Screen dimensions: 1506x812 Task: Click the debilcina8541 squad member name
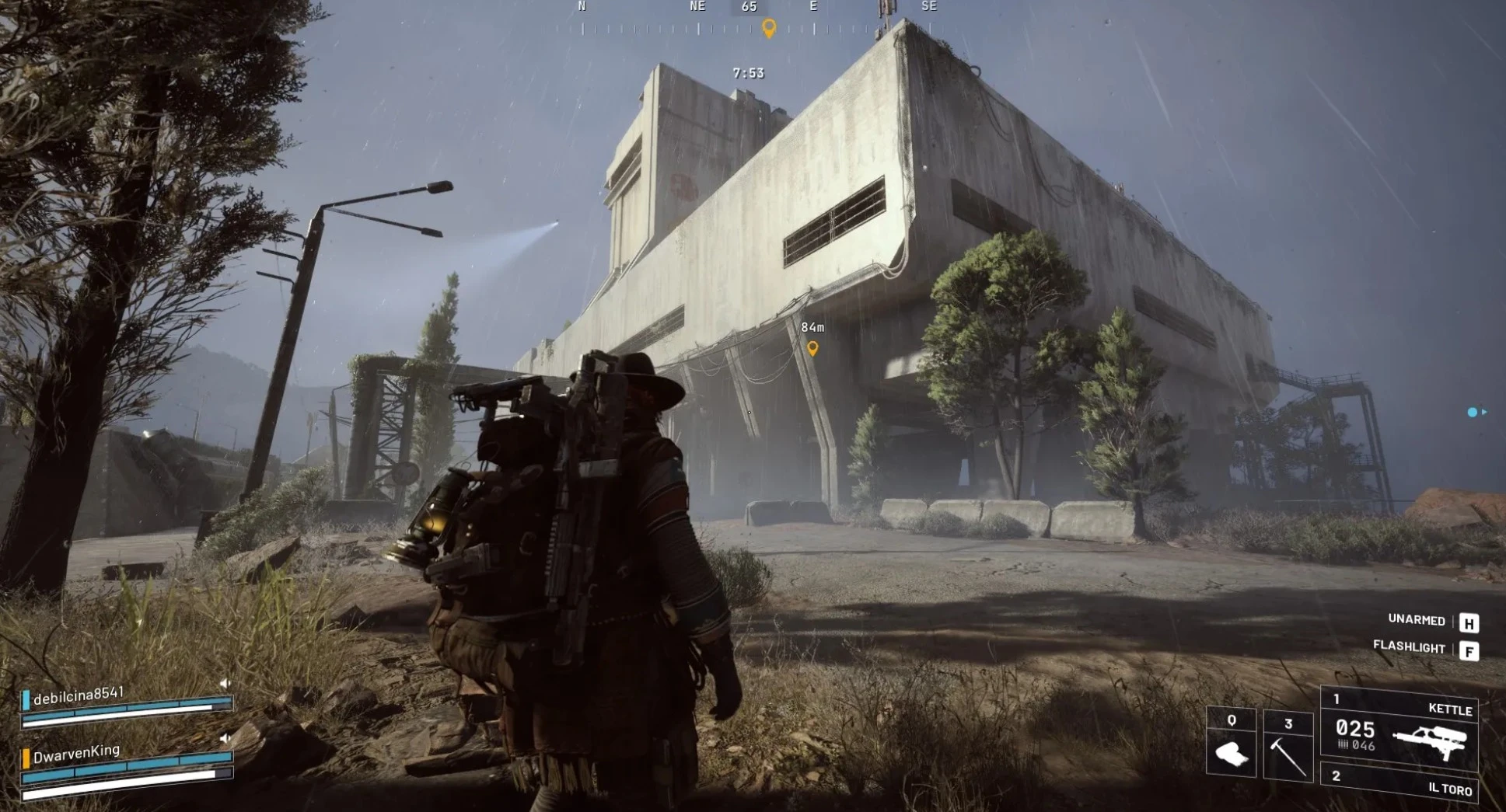79,695
